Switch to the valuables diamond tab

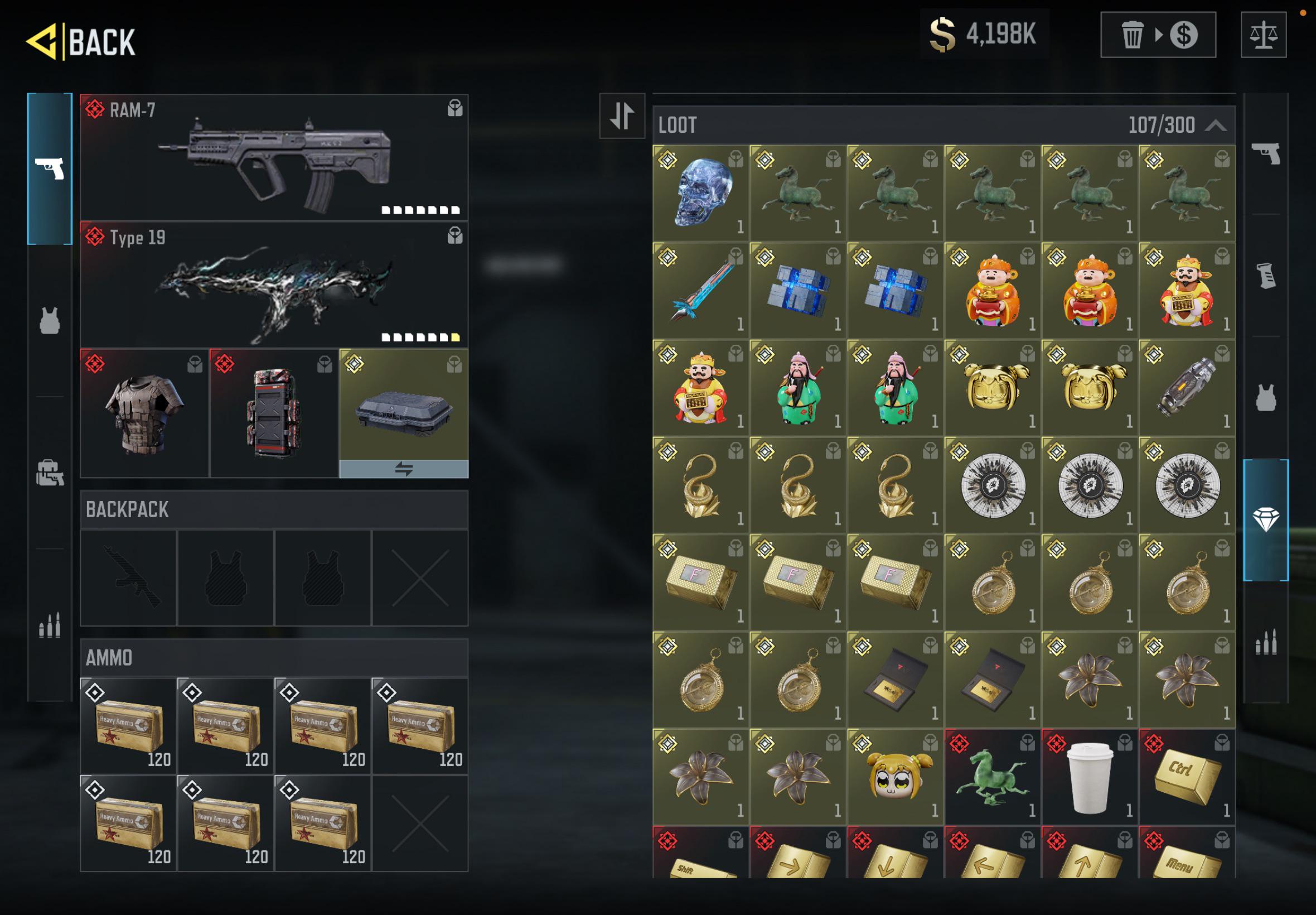[1266, 520]
